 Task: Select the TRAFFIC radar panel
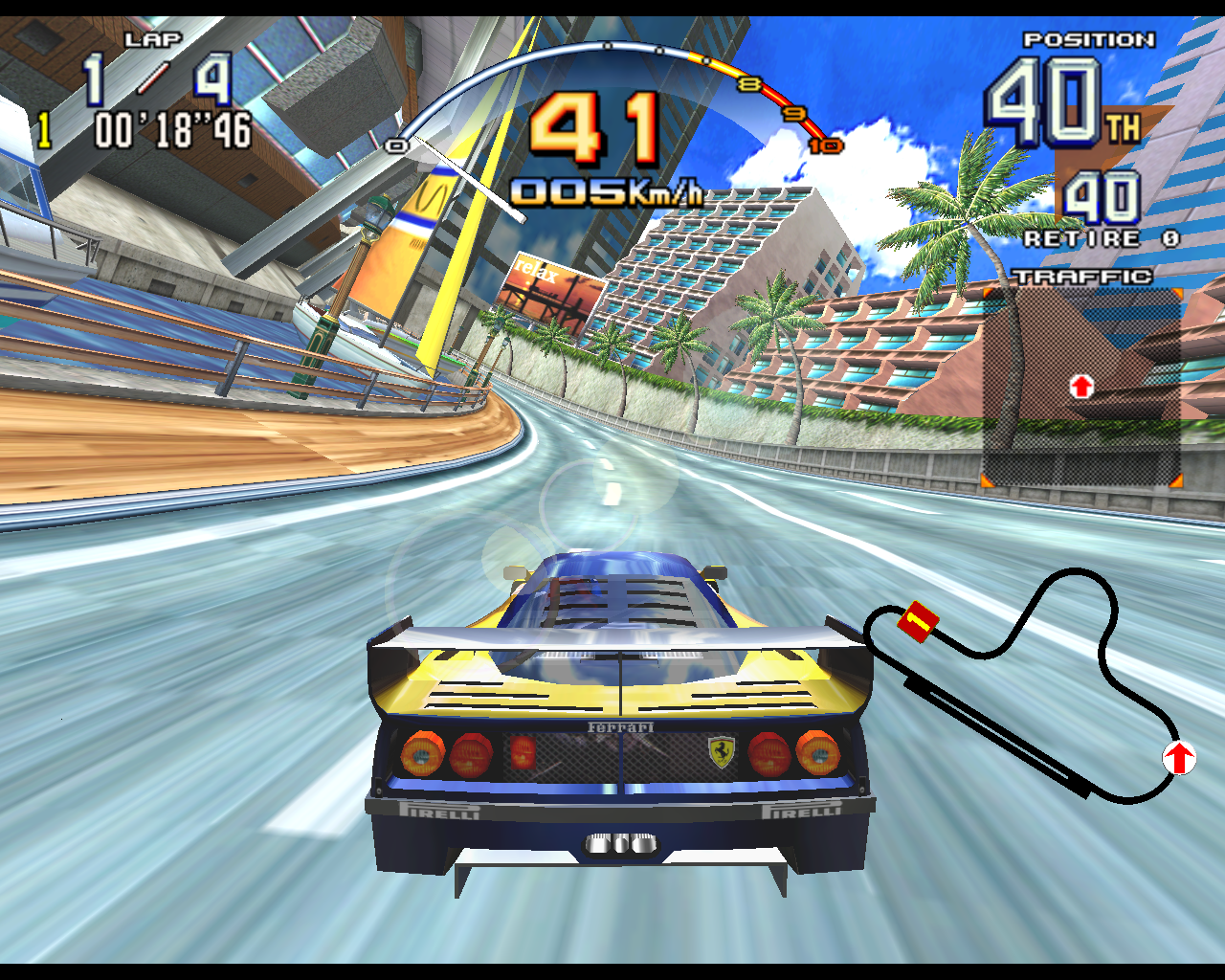point(1081,388)
